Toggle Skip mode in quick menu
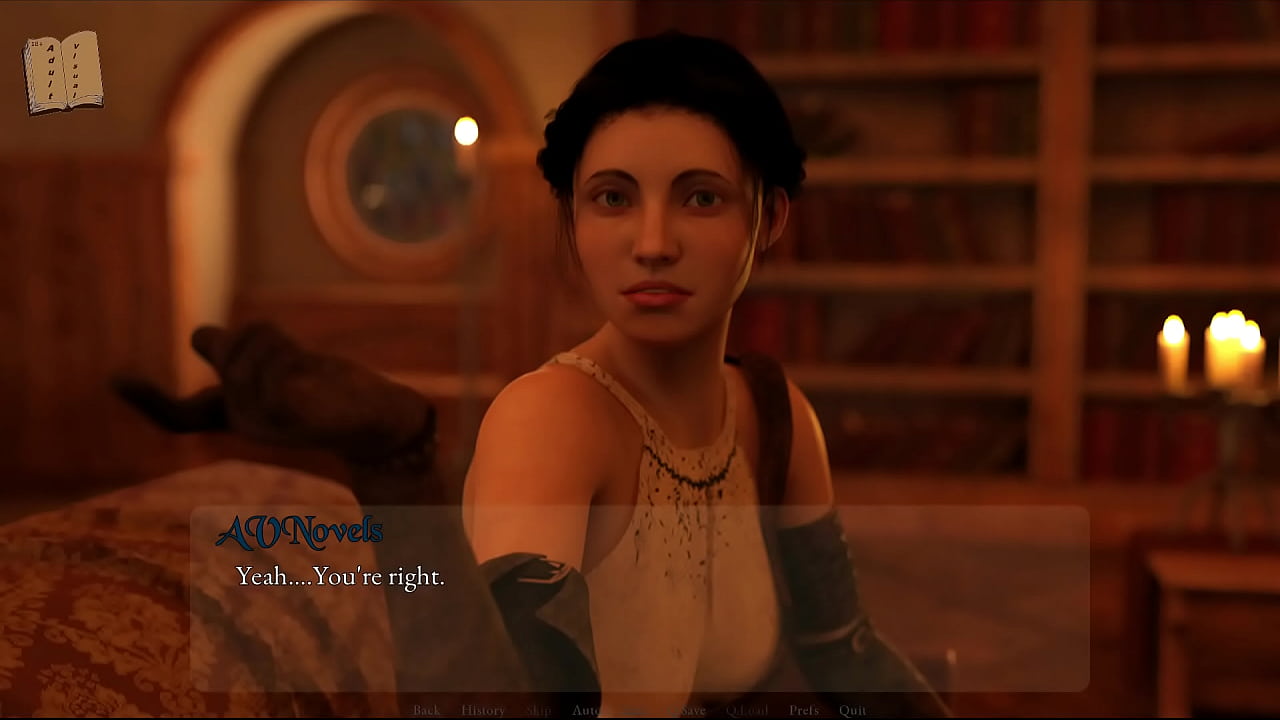Viewport: 1280px width, 720px height. tap(538, 710)
